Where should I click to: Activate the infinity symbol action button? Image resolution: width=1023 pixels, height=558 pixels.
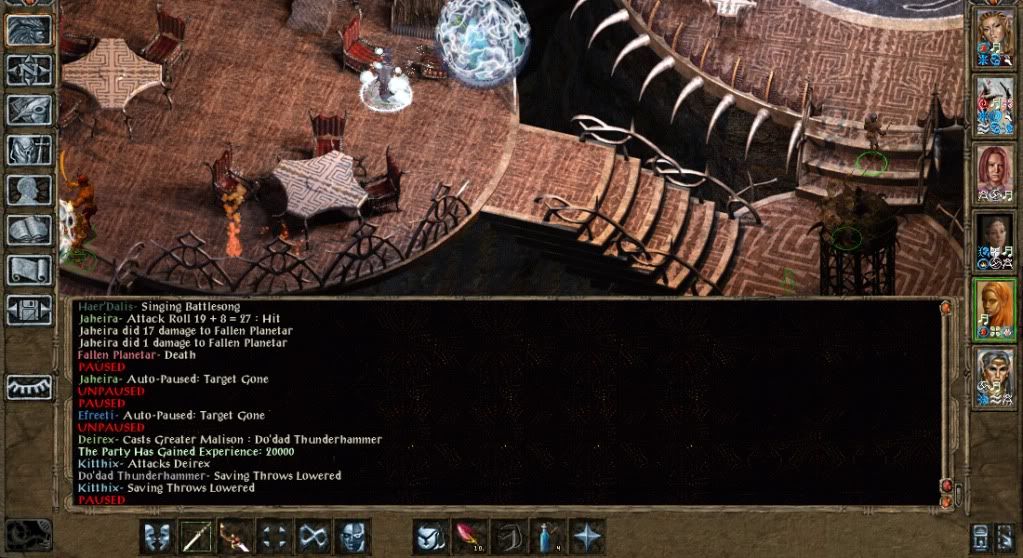(312, 535)
